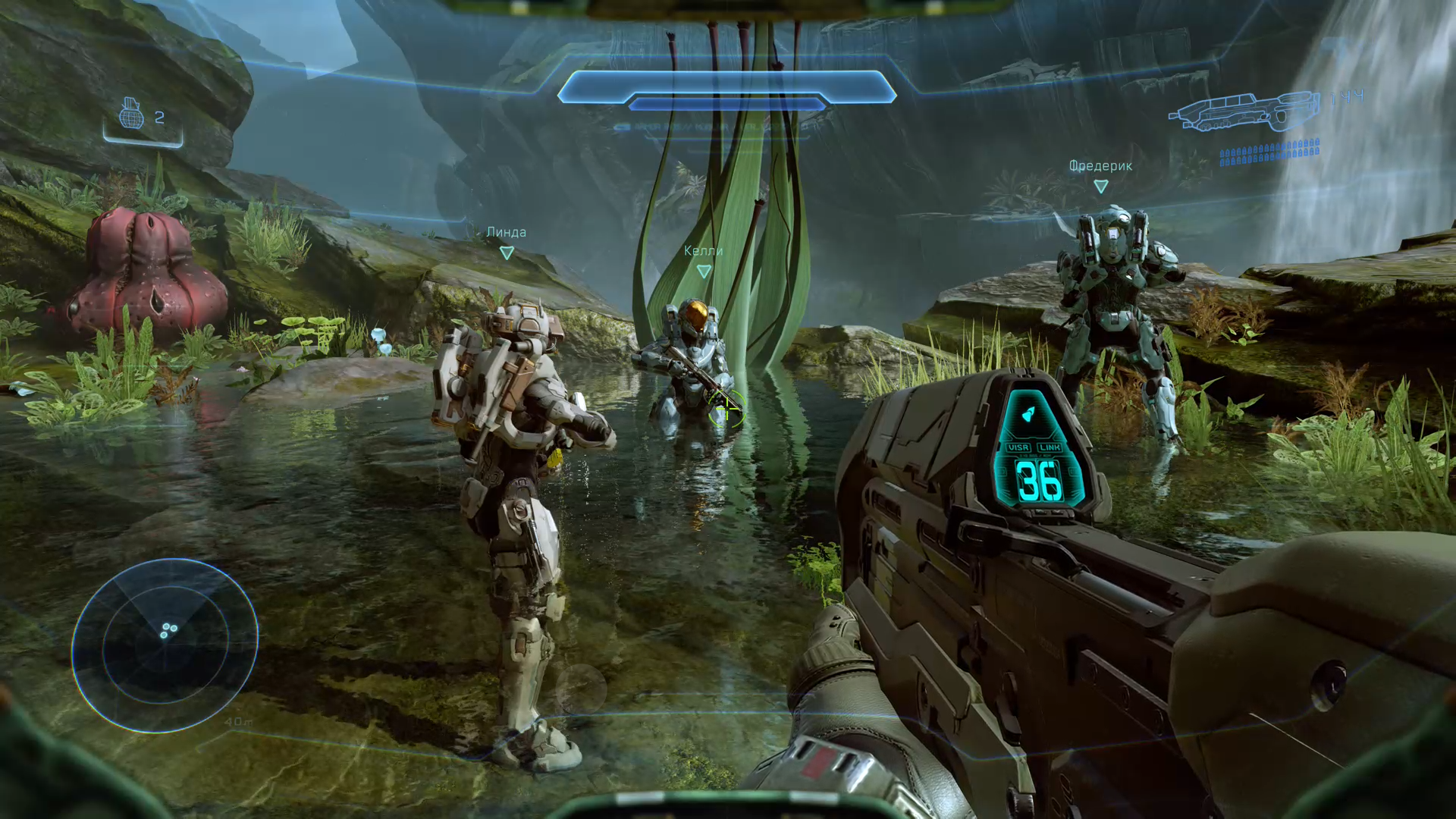Select squadmate Фредерик's name marker

click(1100, 166)
